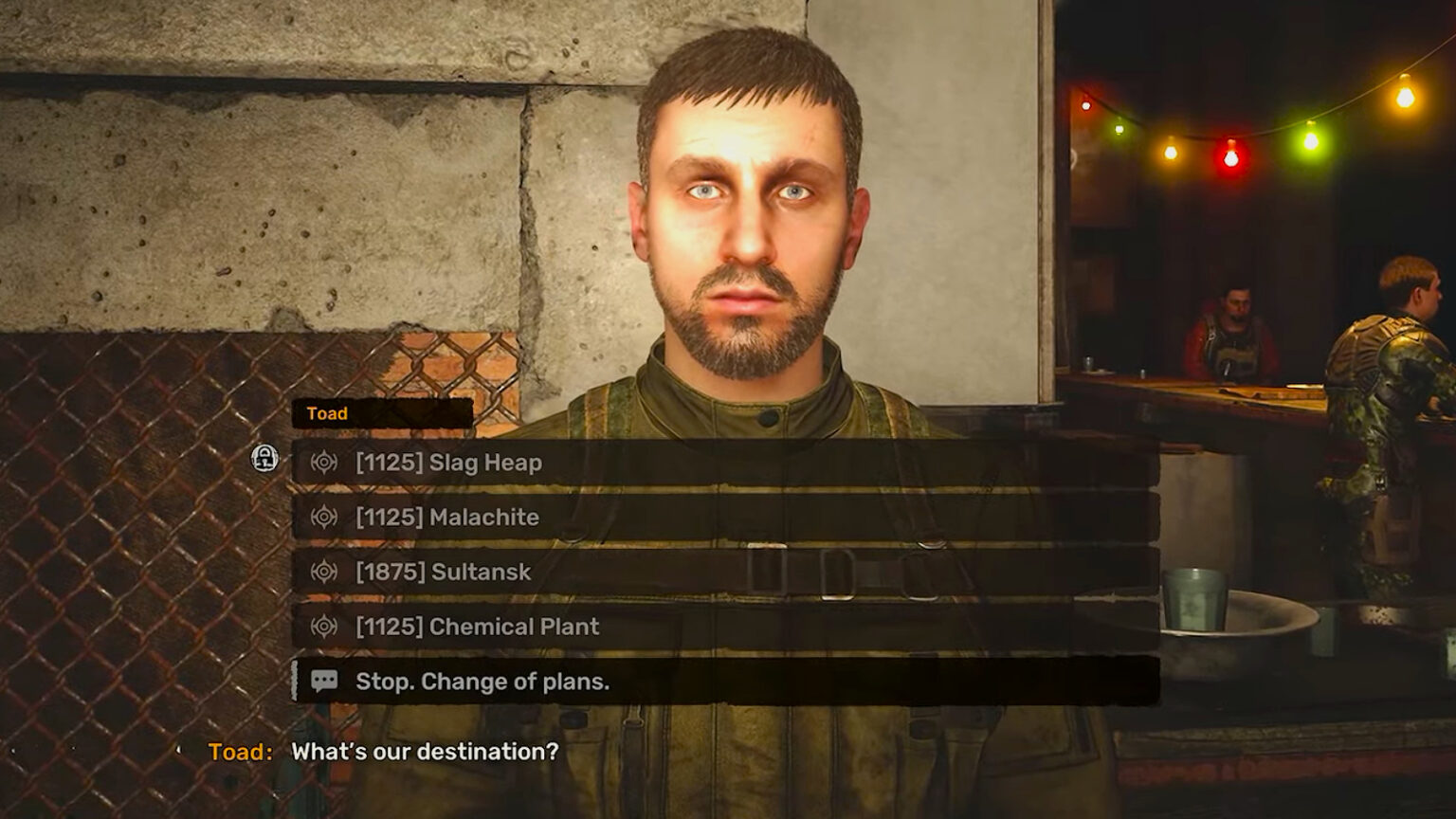Image resolution: width=1456 pixels, height=819 pixels.
Task: Click the orange Toad nameplate banner
Action: pos(379,412)
